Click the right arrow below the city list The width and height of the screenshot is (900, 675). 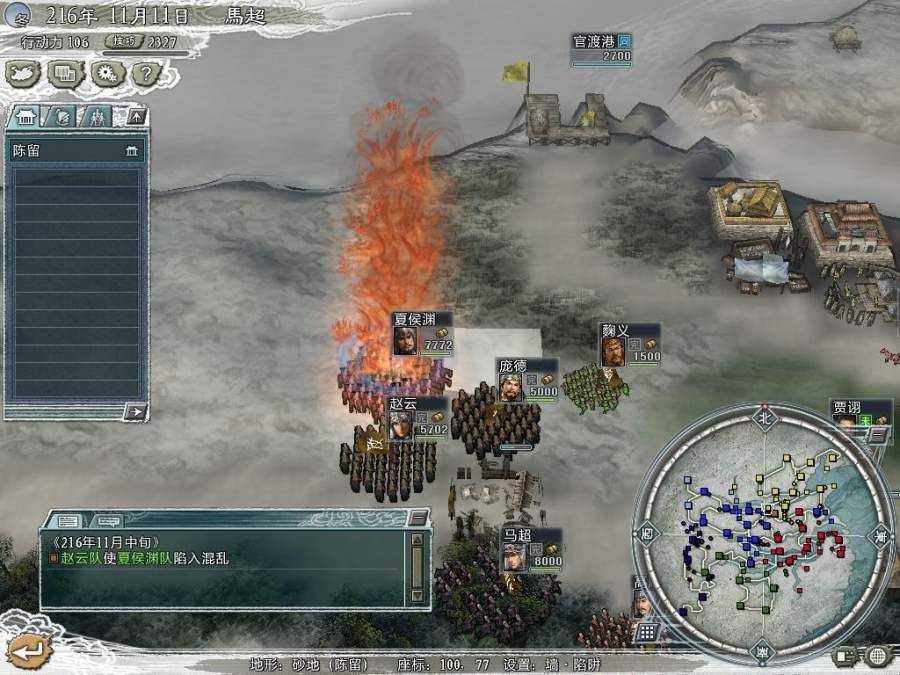[135, 411]
